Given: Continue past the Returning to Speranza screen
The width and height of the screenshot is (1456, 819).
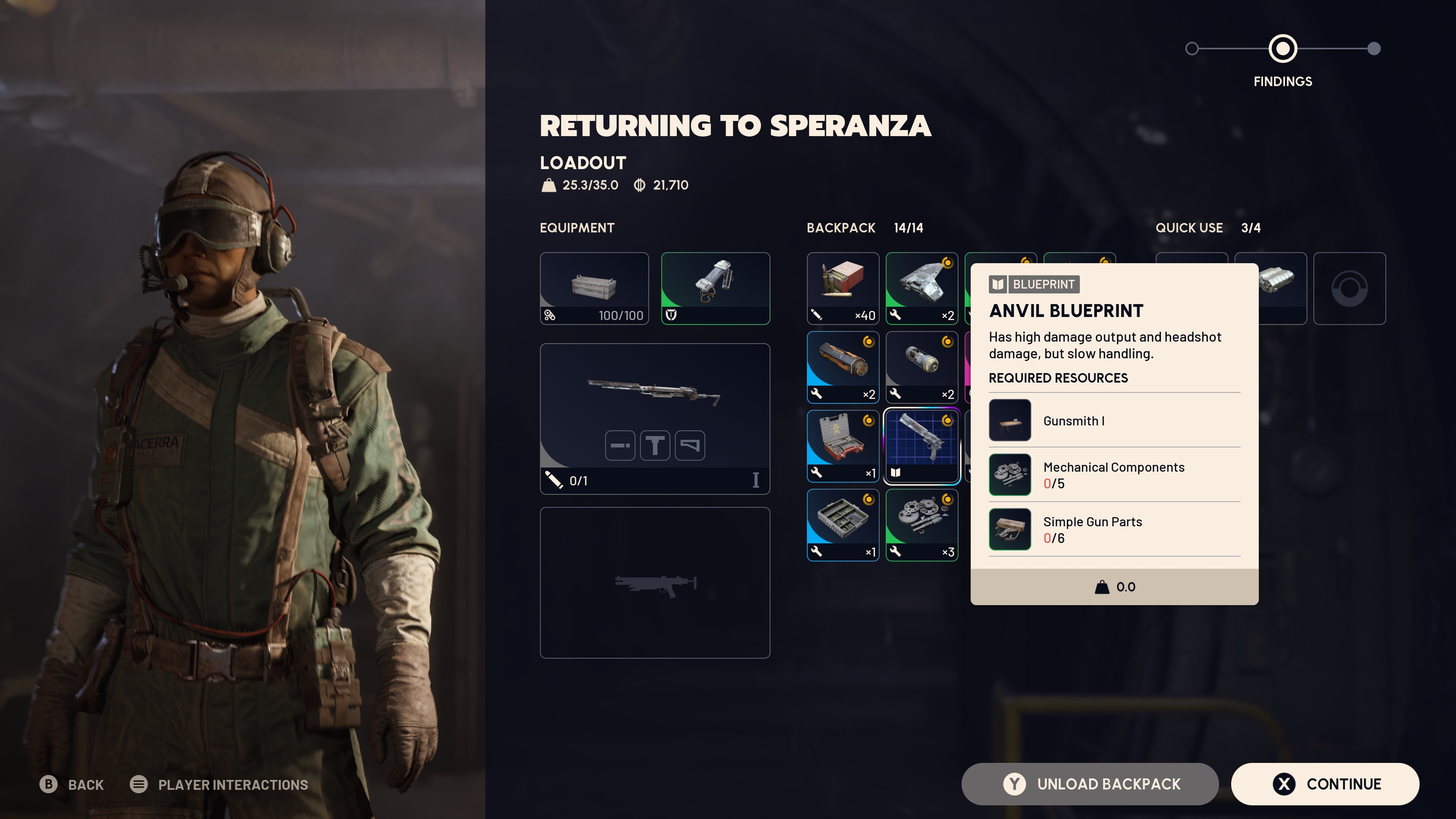Looking at the screenshot, I should pos(1325,784).
